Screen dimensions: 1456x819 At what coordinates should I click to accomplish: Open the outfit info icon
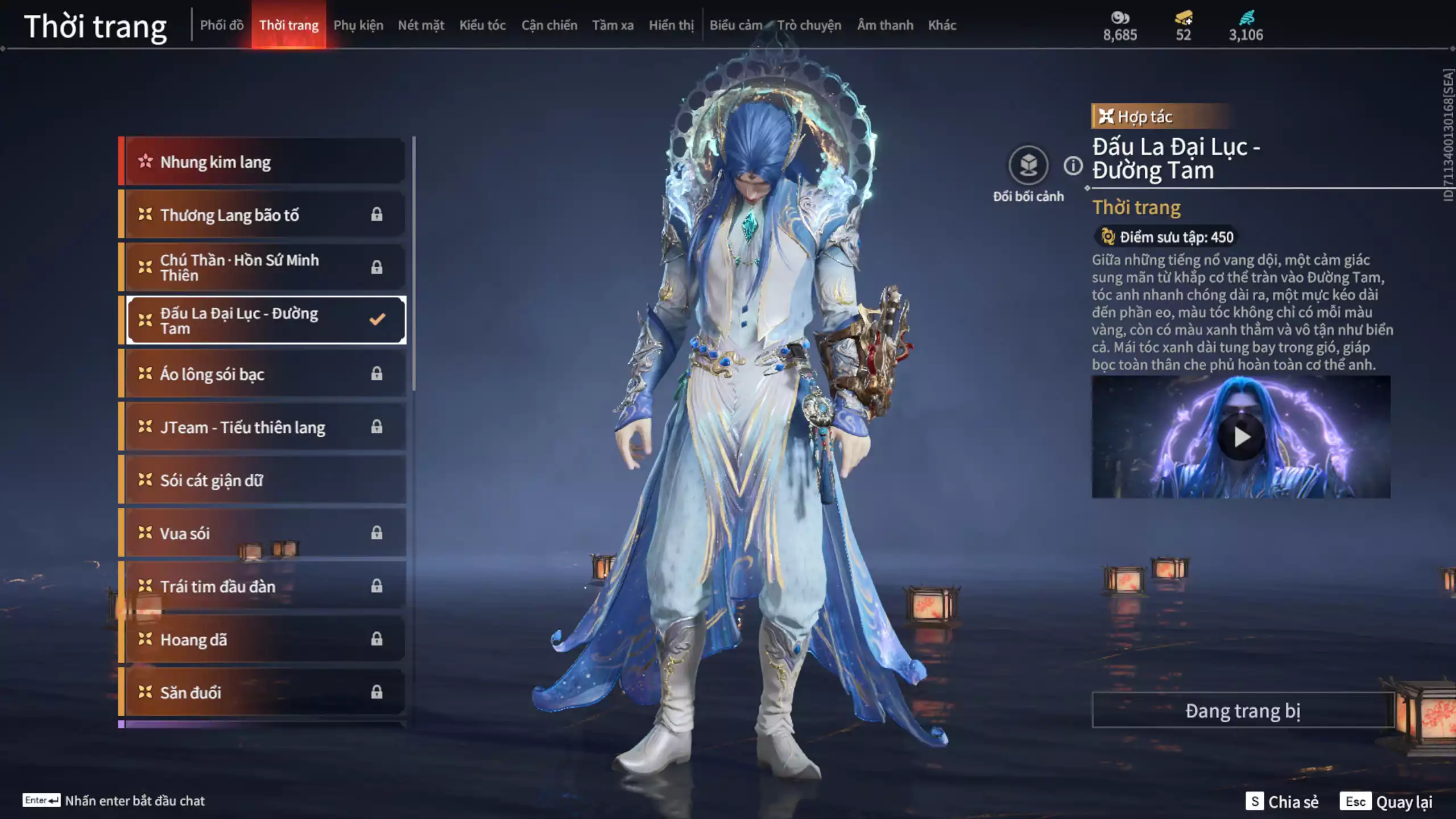point(1073,166)
